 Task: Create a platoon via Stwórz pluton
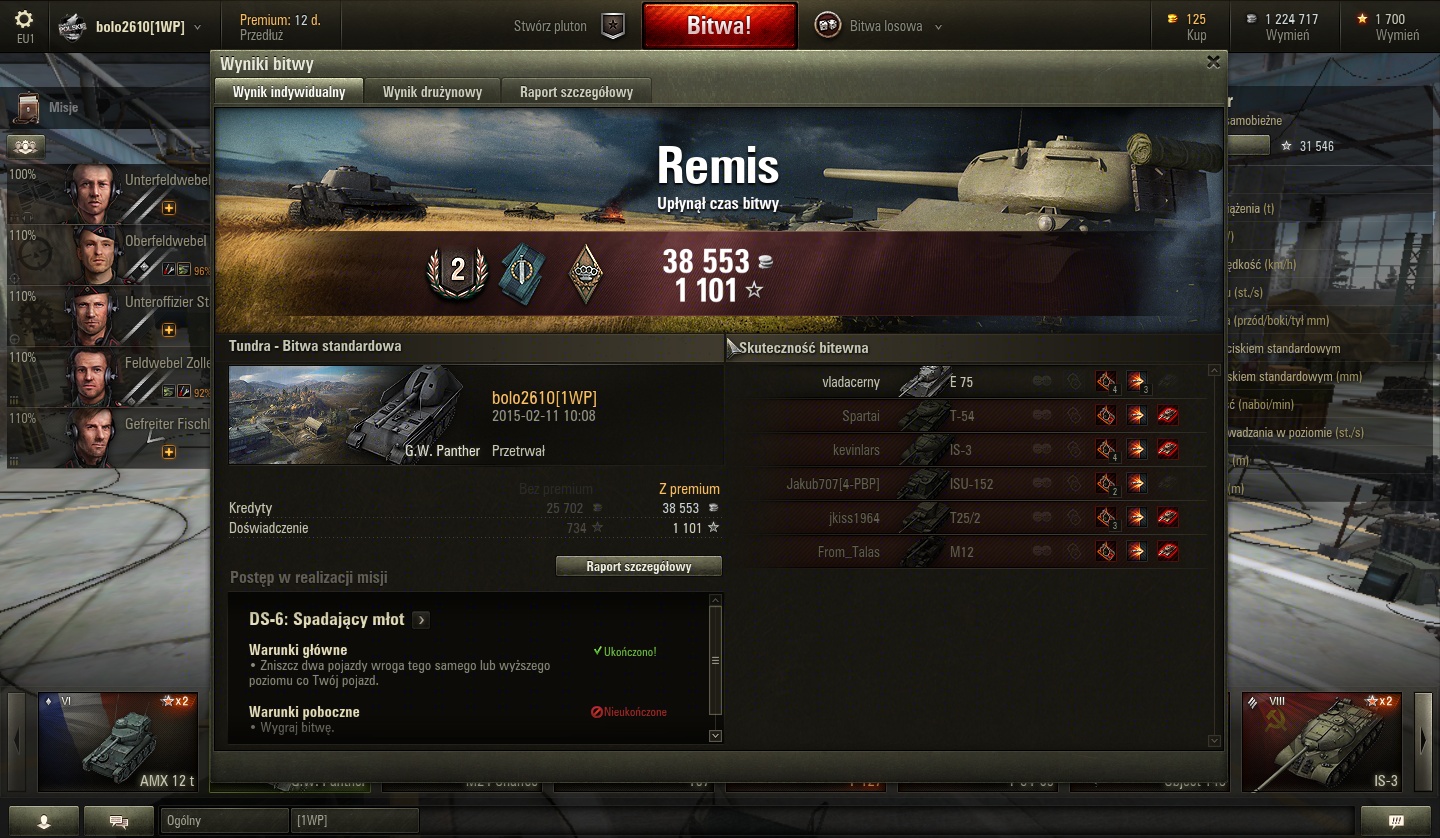567,27
